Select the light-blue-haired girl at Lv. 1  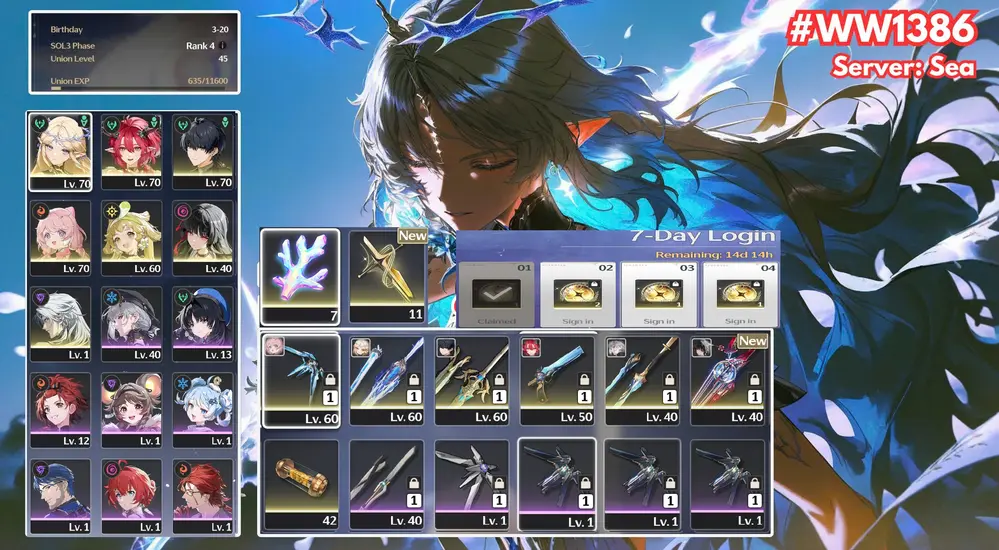pos(203,409)
